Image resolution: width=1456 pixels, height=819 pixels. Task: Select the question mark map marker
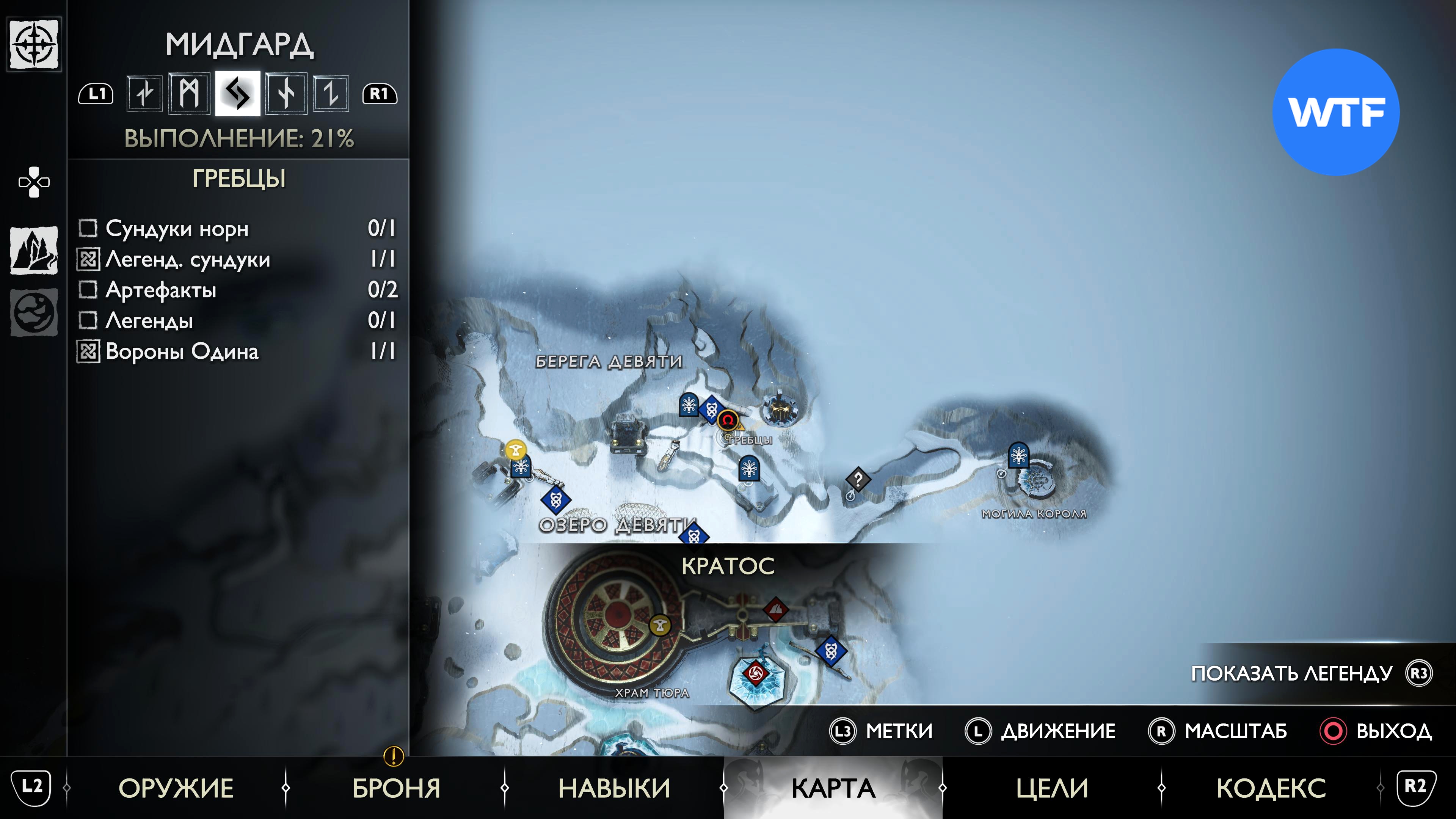857,480
